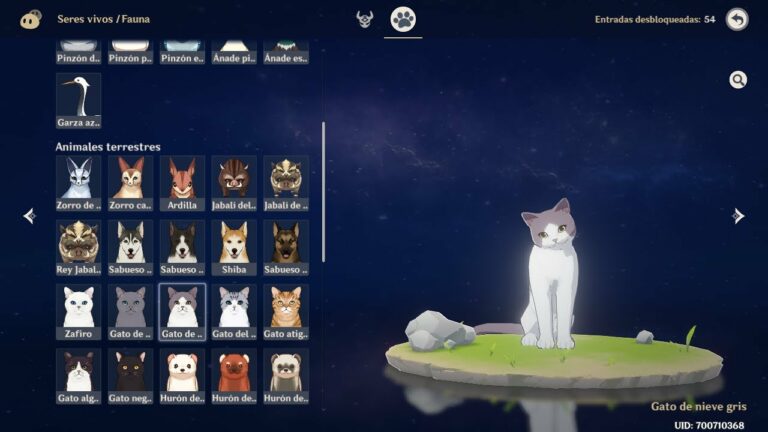Open the magnifying glass view button

pos(738,80)
